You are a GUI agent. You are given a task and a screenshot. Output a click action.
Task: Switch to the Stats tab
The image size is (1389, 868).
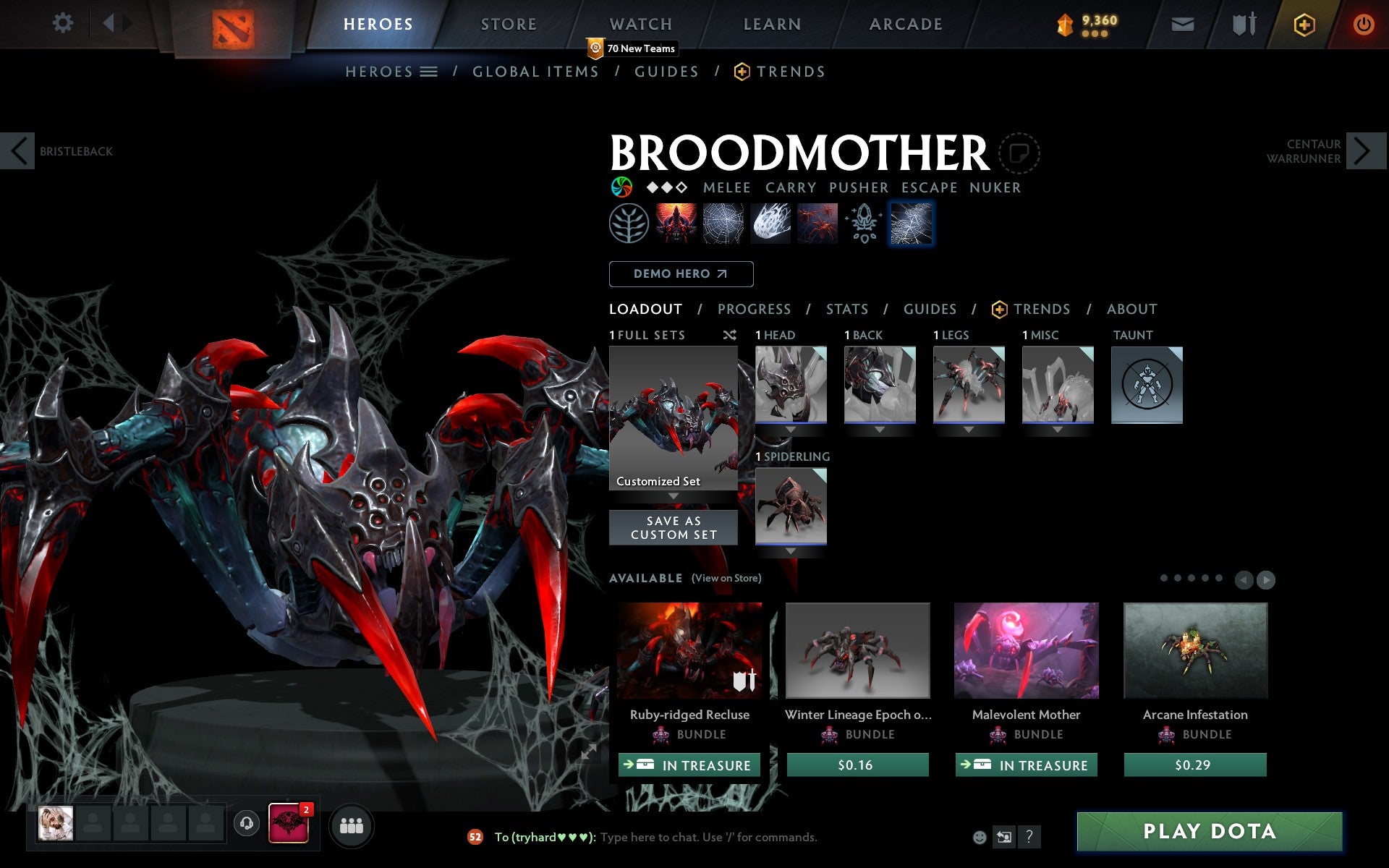846,309
